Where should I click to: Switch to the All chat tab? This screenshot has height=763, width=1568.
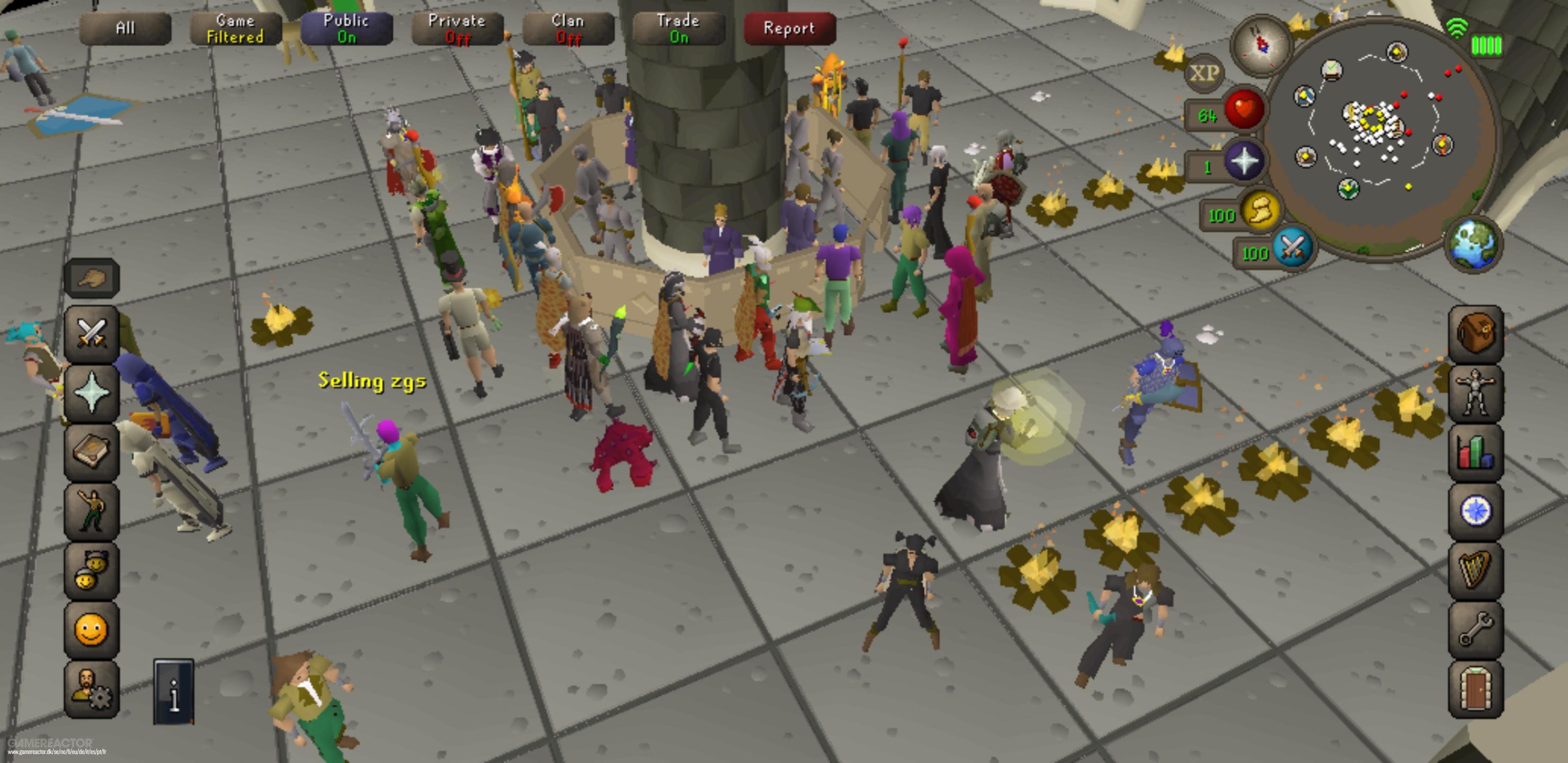tap(125, 28)
